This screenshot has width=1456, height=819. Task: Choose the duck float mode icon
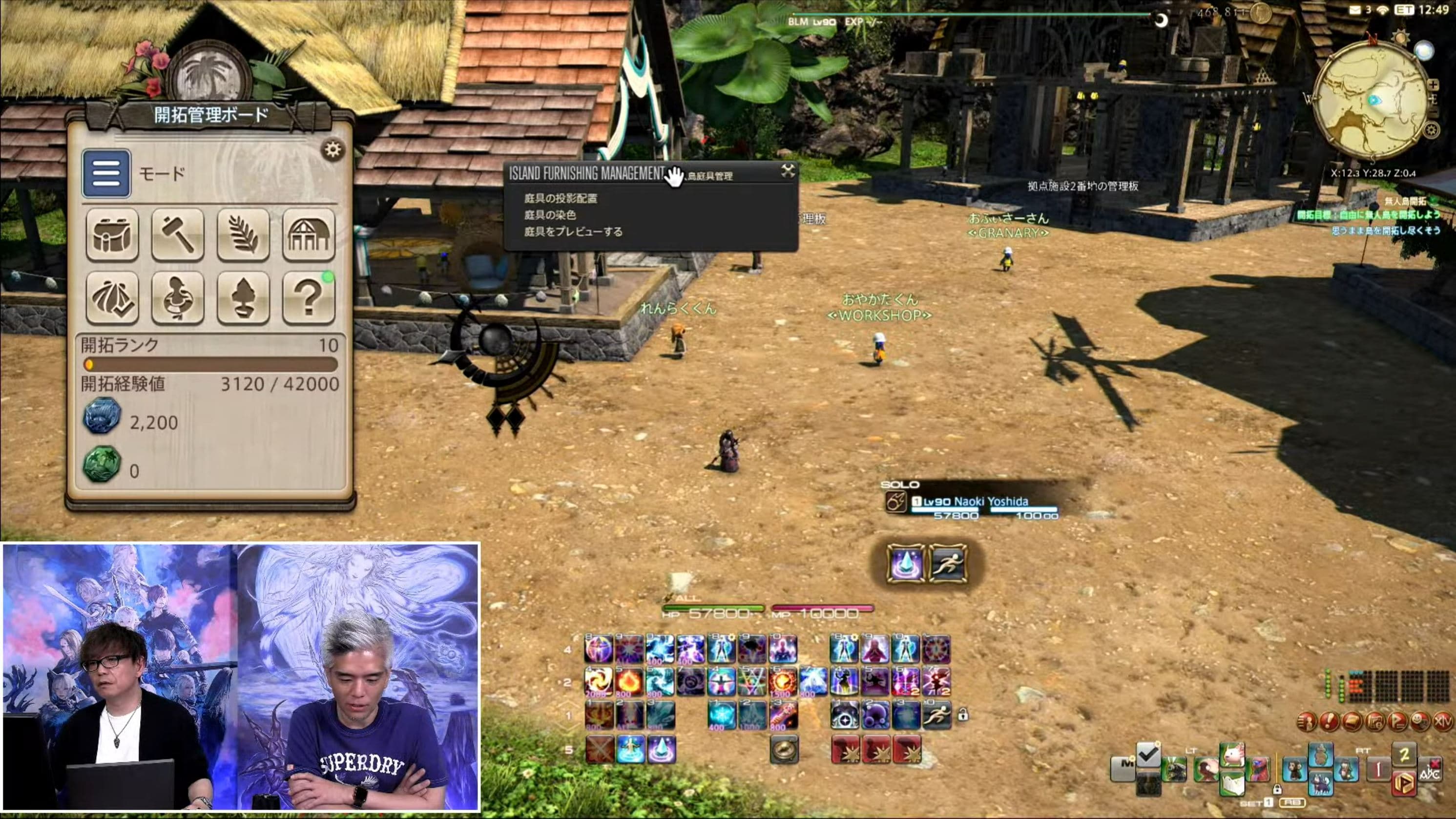pyautogui.click(x=177, y=298)
